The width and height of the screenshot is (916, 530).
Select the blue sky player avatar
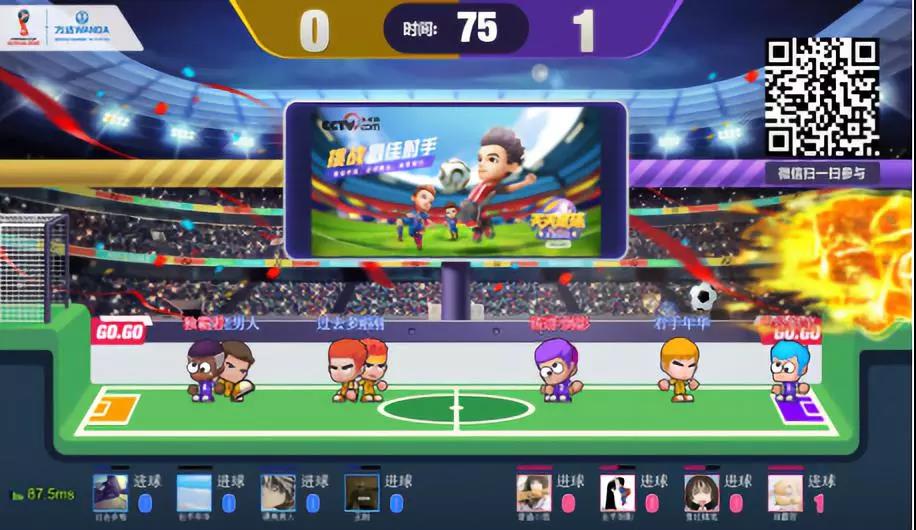(194, 493)
